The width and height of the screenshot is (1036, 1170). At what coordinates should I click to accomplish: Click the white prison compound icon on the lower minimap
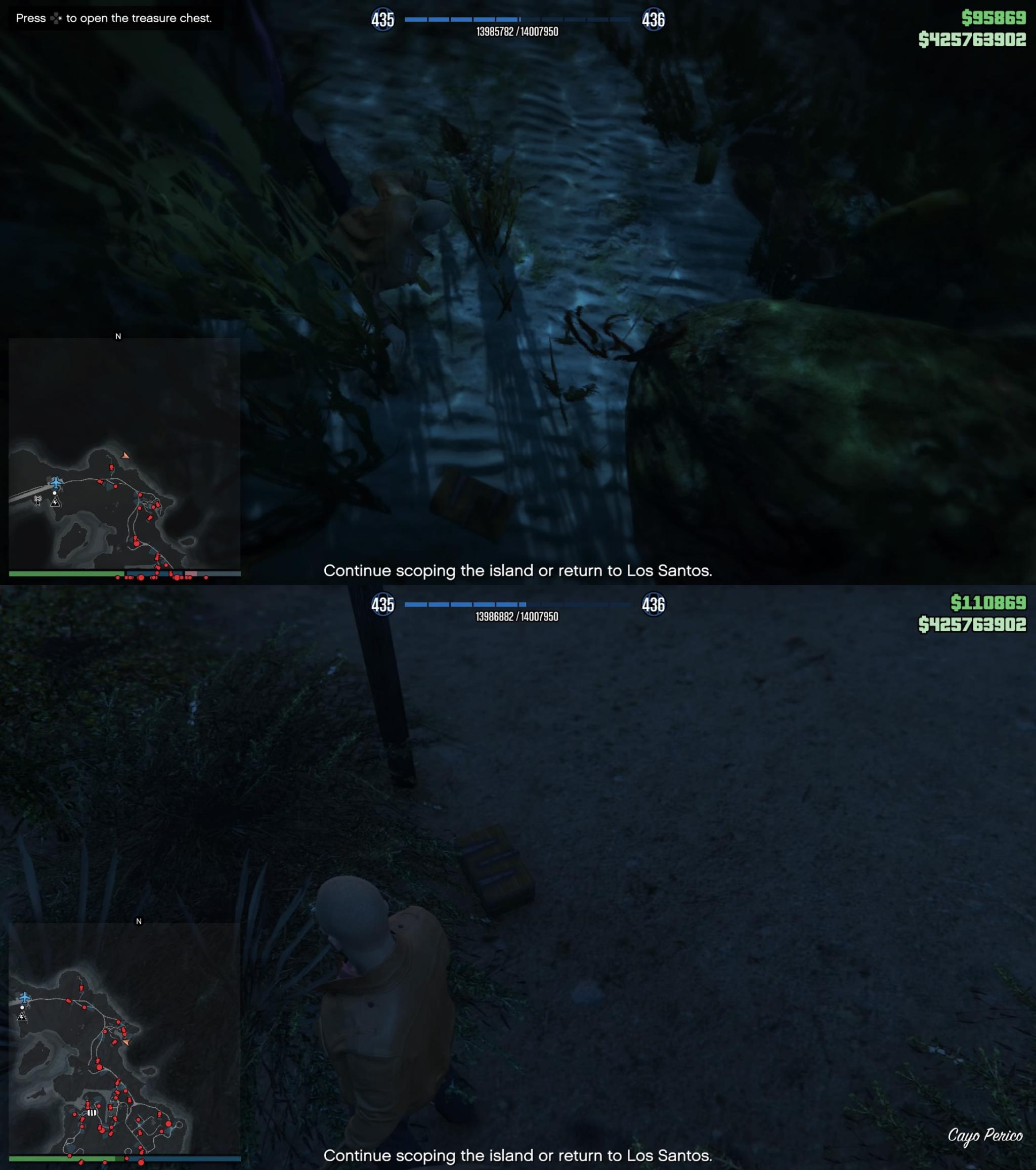pyautogui.click(x=92, y=1112)
